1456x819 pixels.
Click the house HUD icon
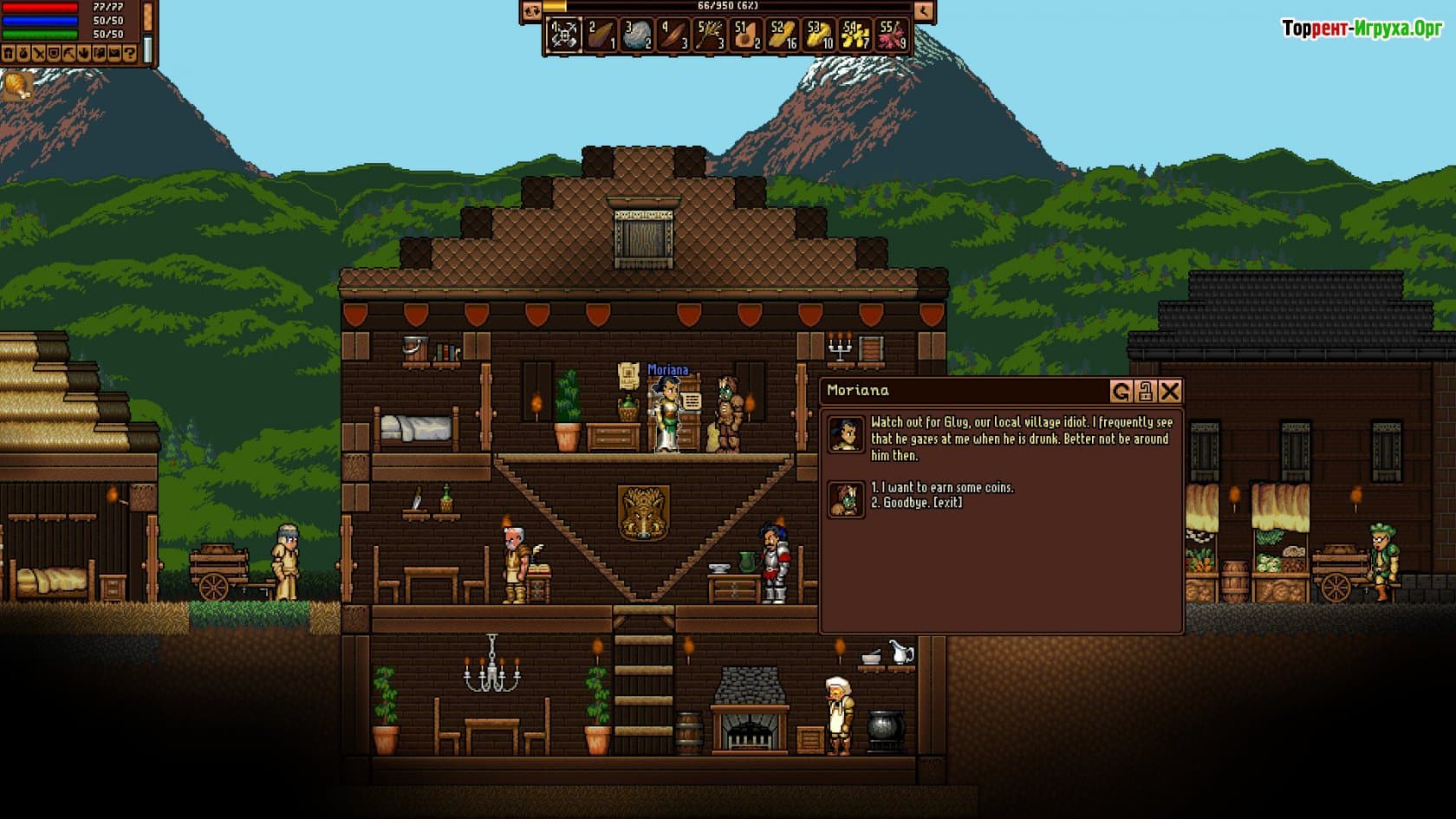tap(8, 54)
